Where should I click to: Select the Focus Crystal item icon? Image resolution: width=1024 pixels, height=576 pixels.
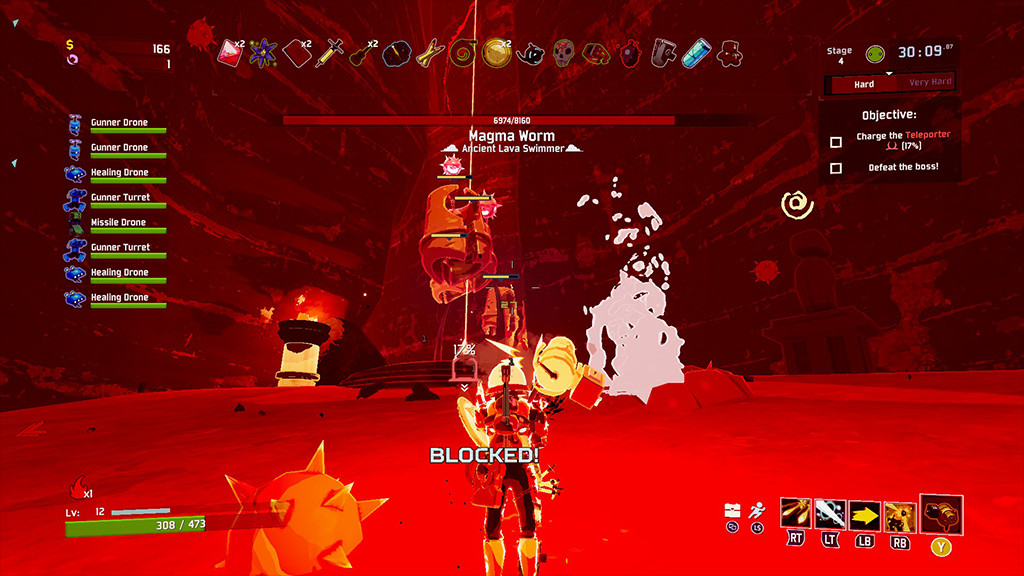coord(230,53)
